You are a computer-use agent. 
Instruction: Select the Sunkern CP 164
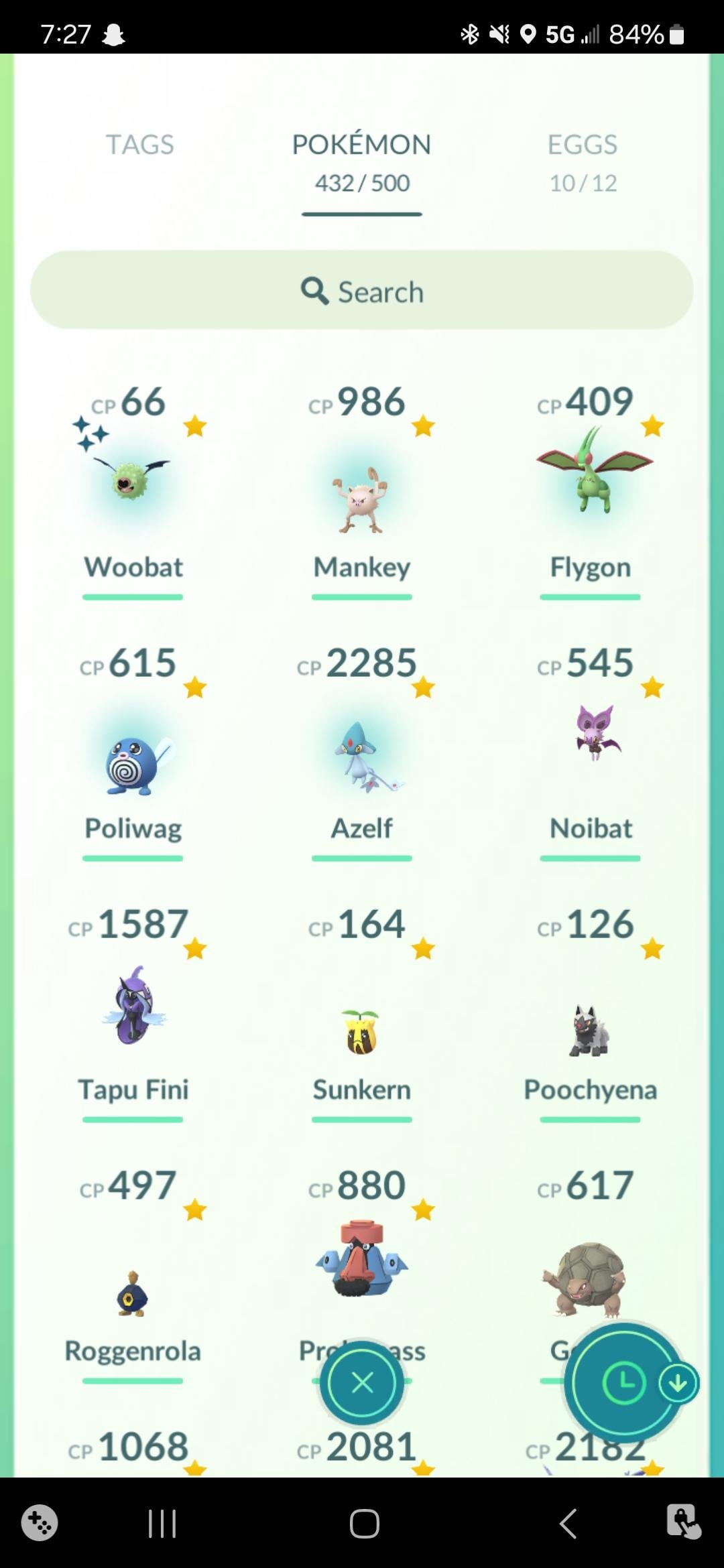coord(361,1032)
